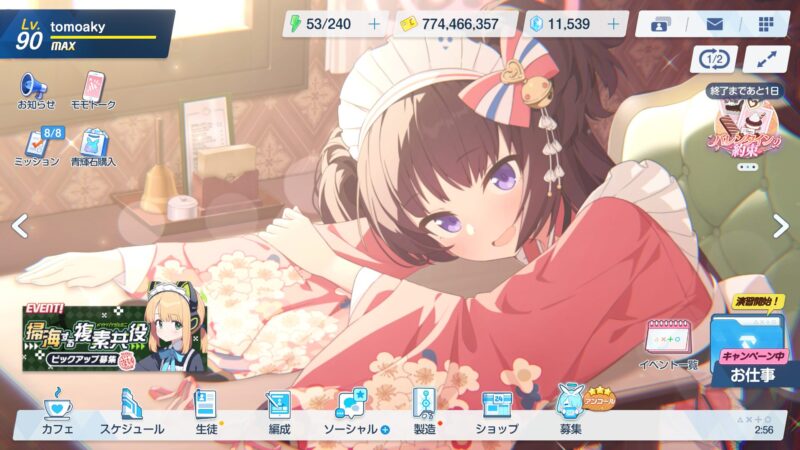Image resolution: width=800 pixels, height=450 pixels.
Task: Switch to next lobby screen with right arrow
Action: 782,227
